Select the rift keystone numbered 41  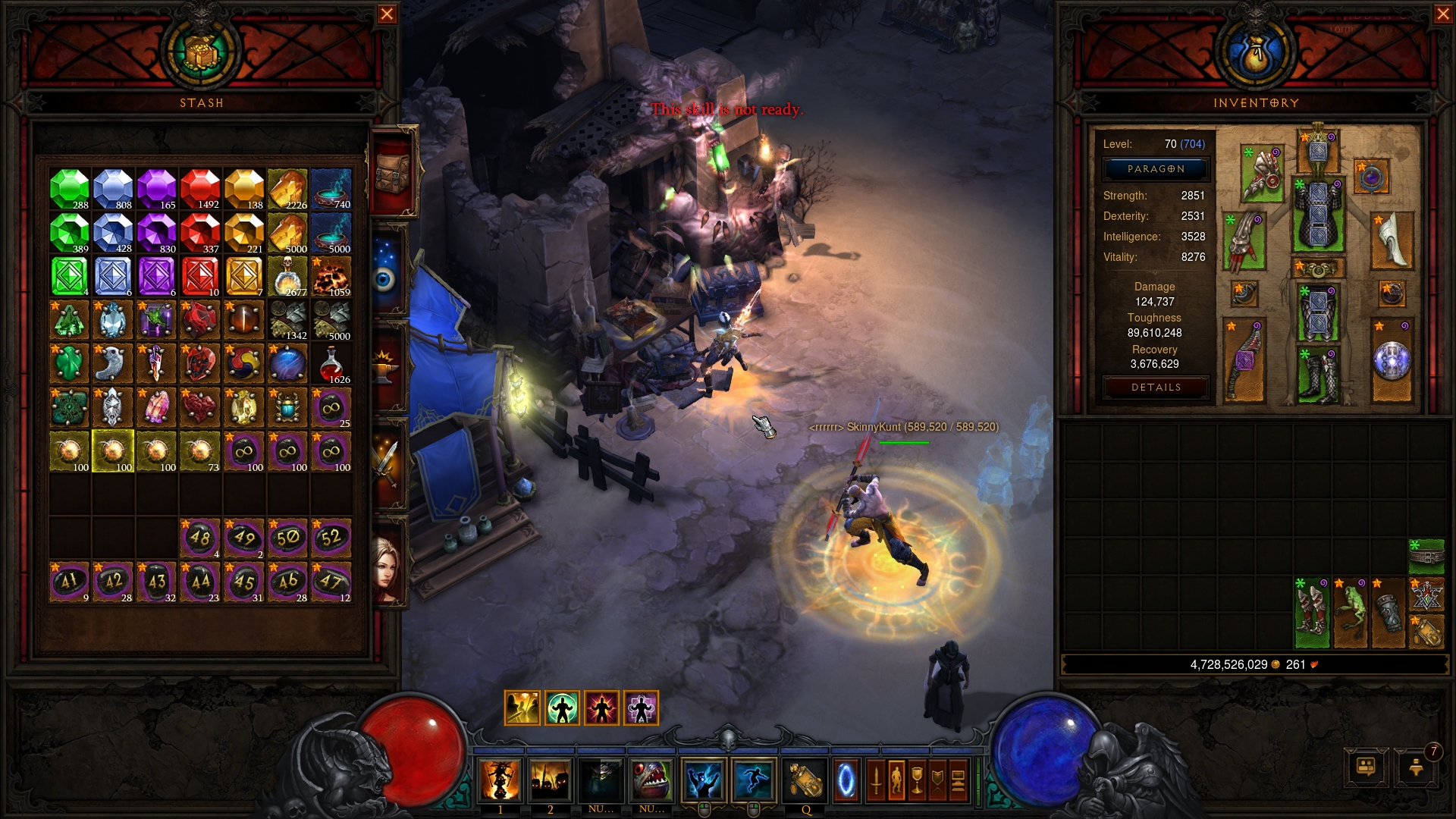coord(69,582)
